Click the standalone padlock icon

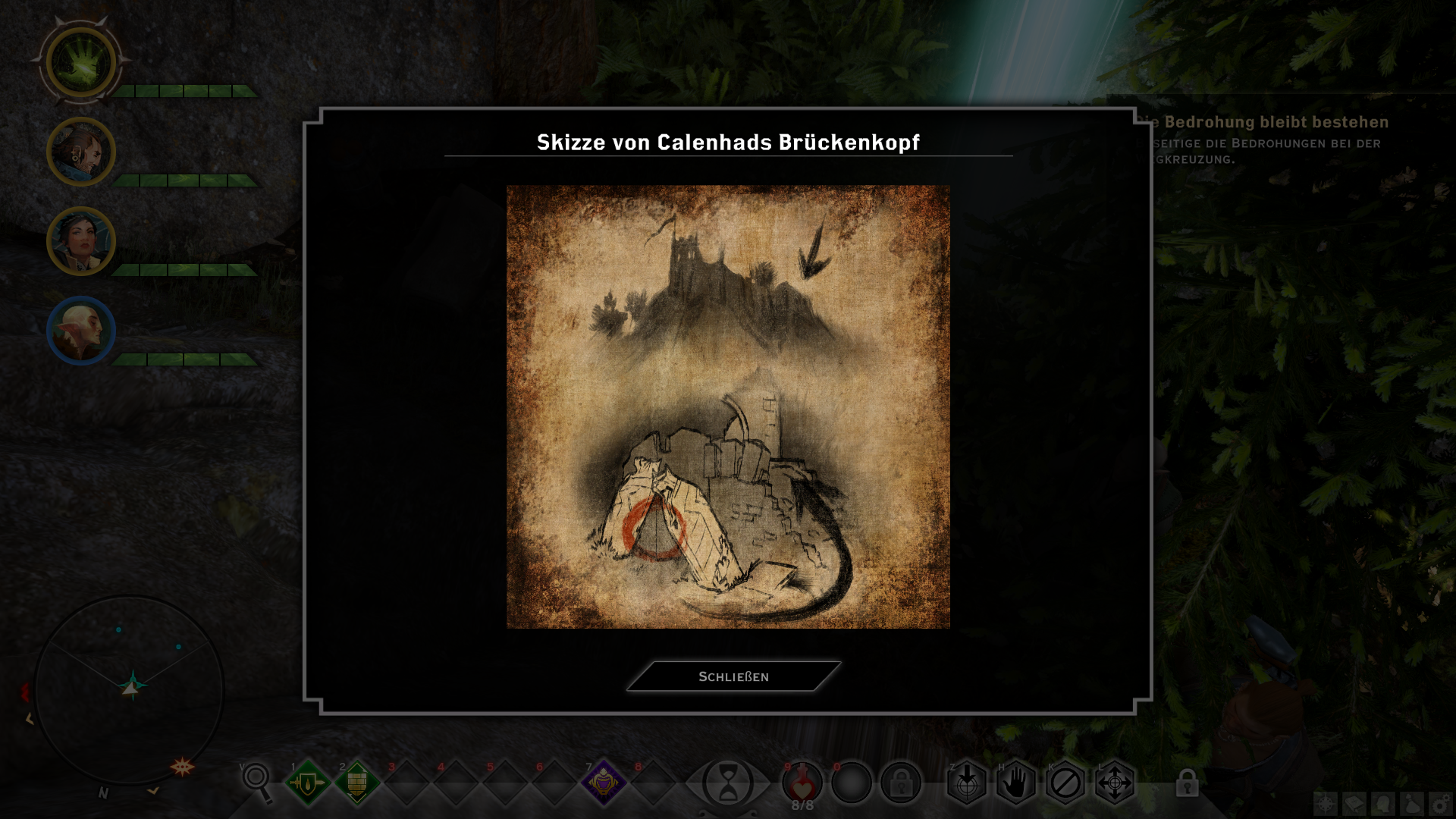[1188, 783]
